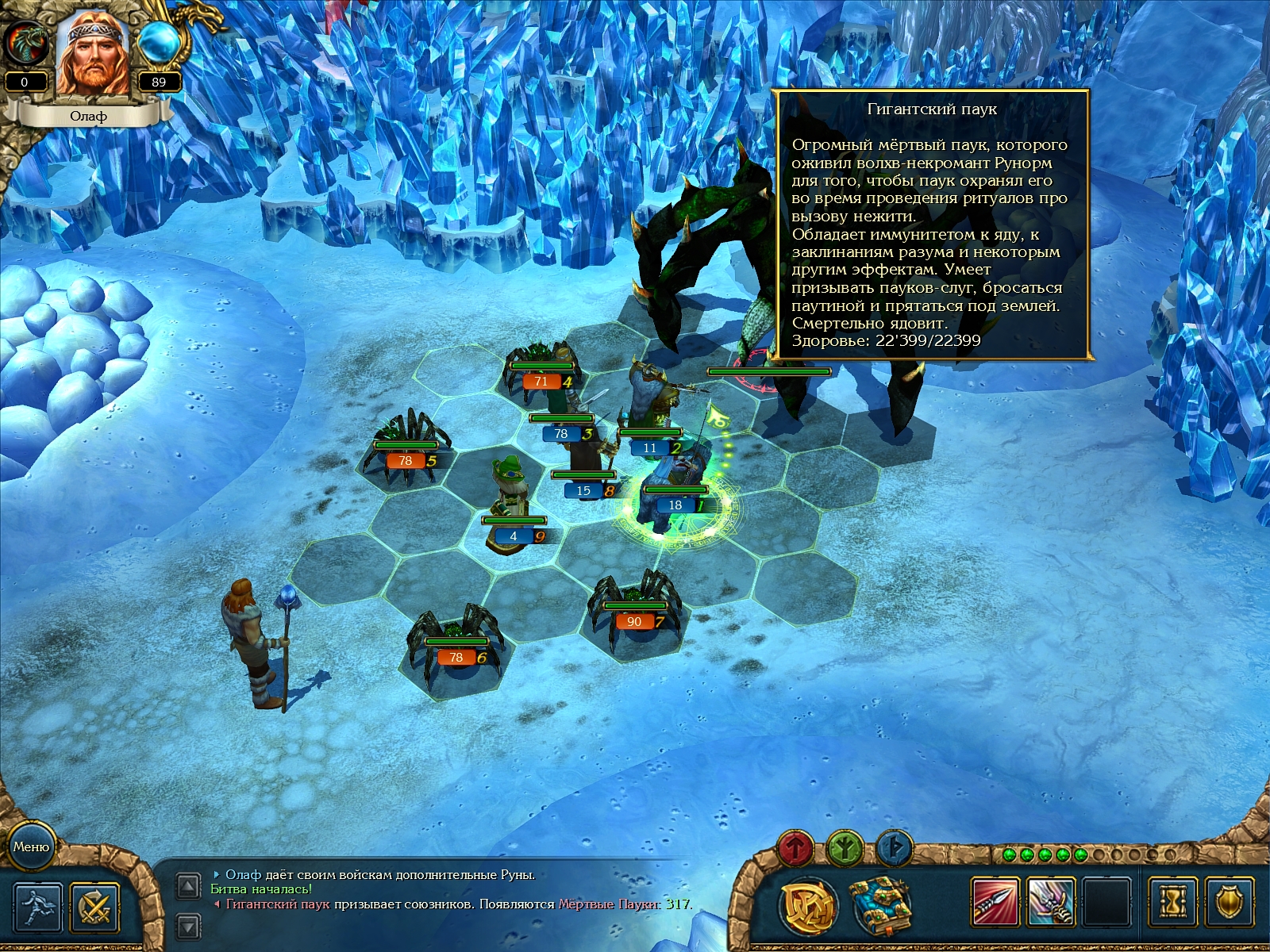
Task: Toggle the crossed swords auto-battle button
Action: pyautogui.click(x=94, y=906)
